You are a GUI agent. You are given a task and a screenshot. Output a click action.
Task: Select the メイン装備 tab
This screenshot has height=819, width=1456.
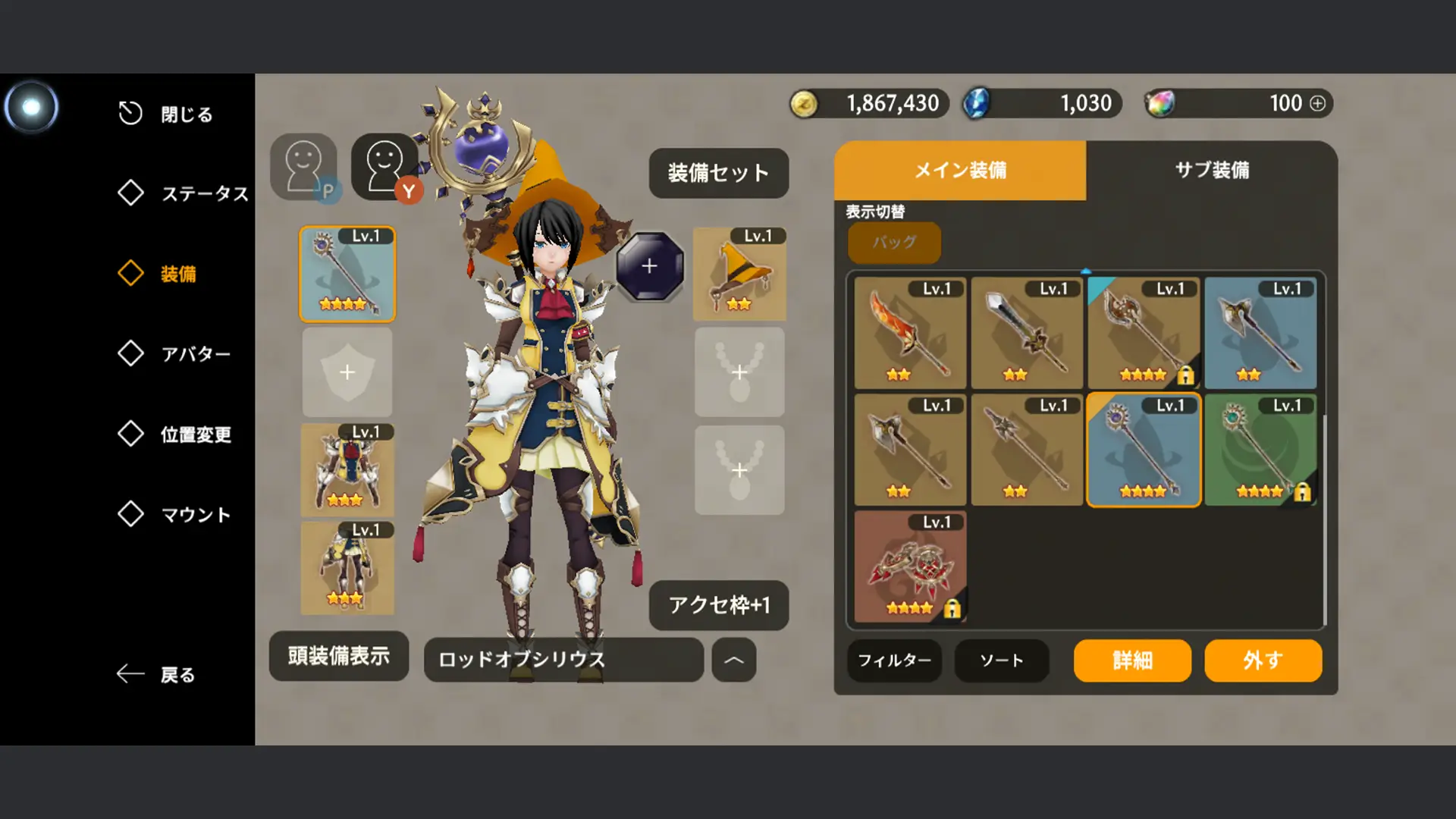point(960,171)
